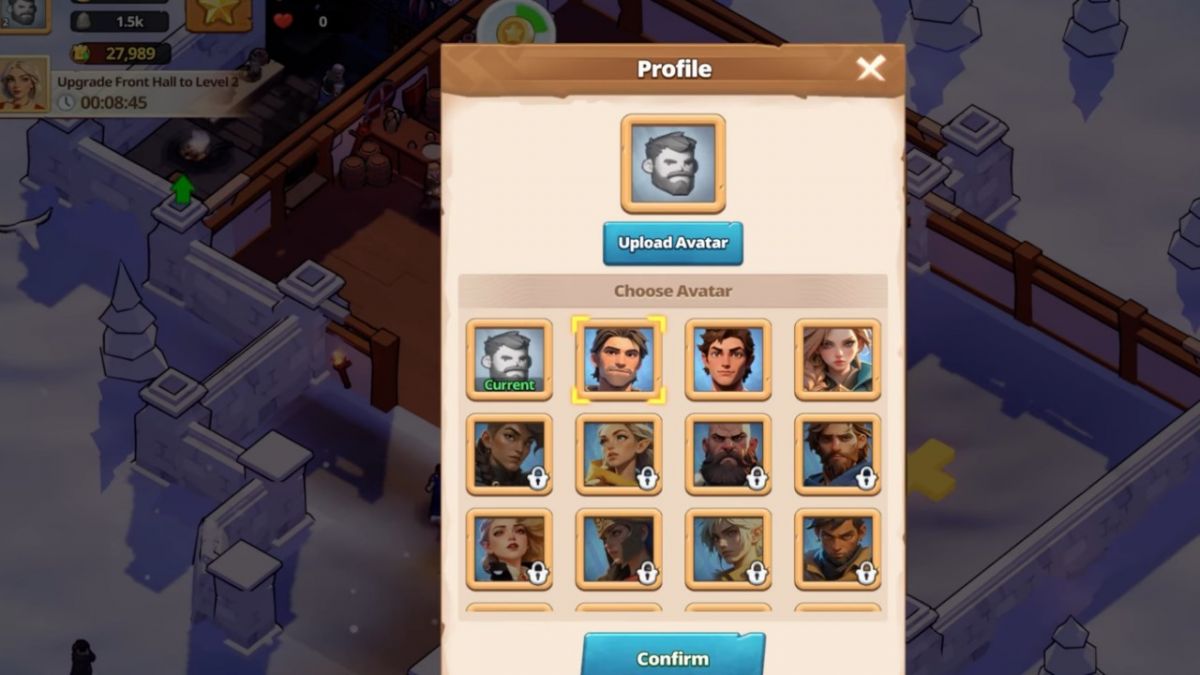This screenshot has height=675, width=1200.
Task: Pick the brown-haired young man avatar
Action: pos(728,360)
